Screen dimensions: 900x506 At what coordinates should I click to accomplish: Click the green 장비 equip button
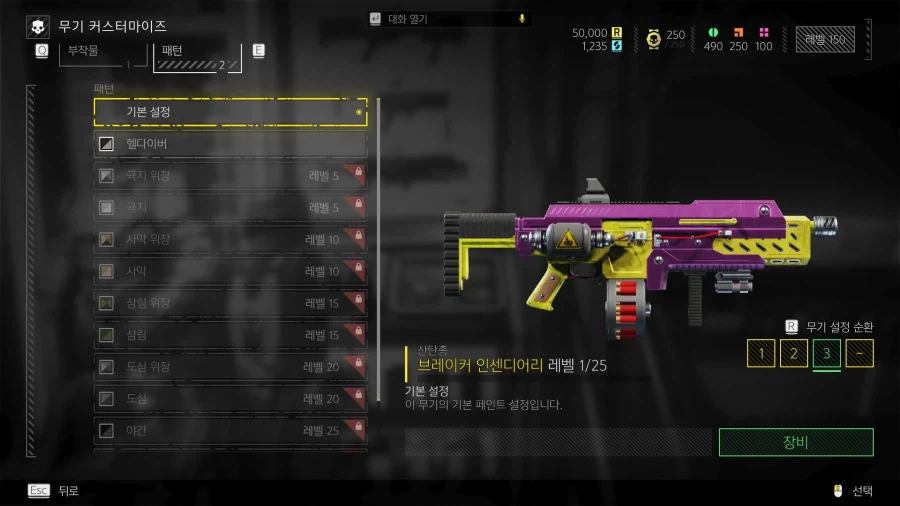coord(796,442)
